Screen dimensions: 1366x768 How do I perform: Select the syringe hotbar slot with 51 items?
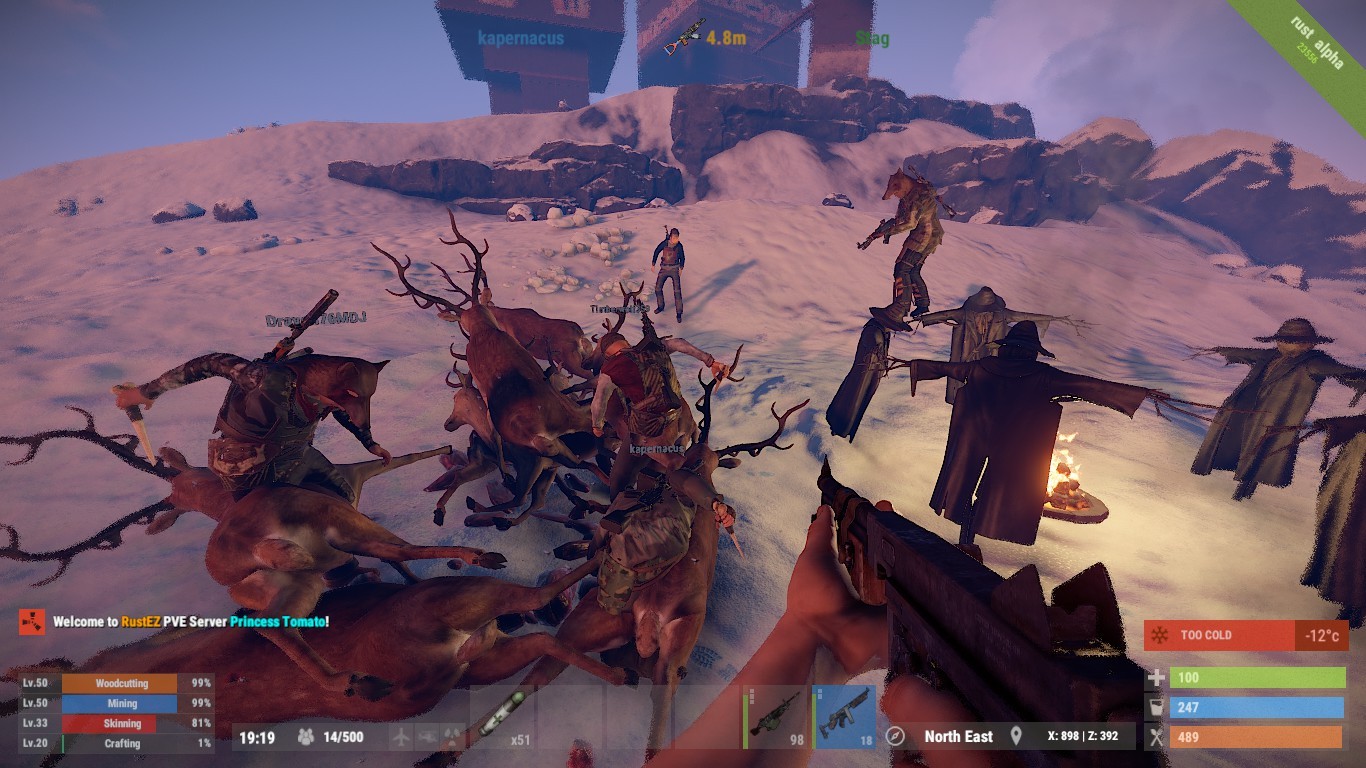pos(502,718)
